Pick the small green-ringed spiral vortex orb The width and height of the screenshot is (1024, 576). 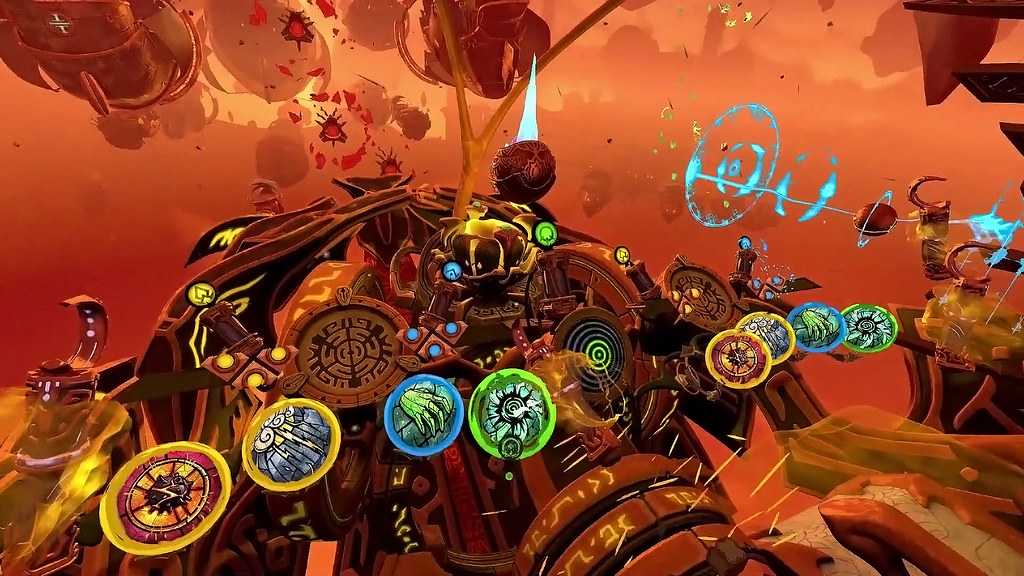pyautogui.click(x=868, y=328)
